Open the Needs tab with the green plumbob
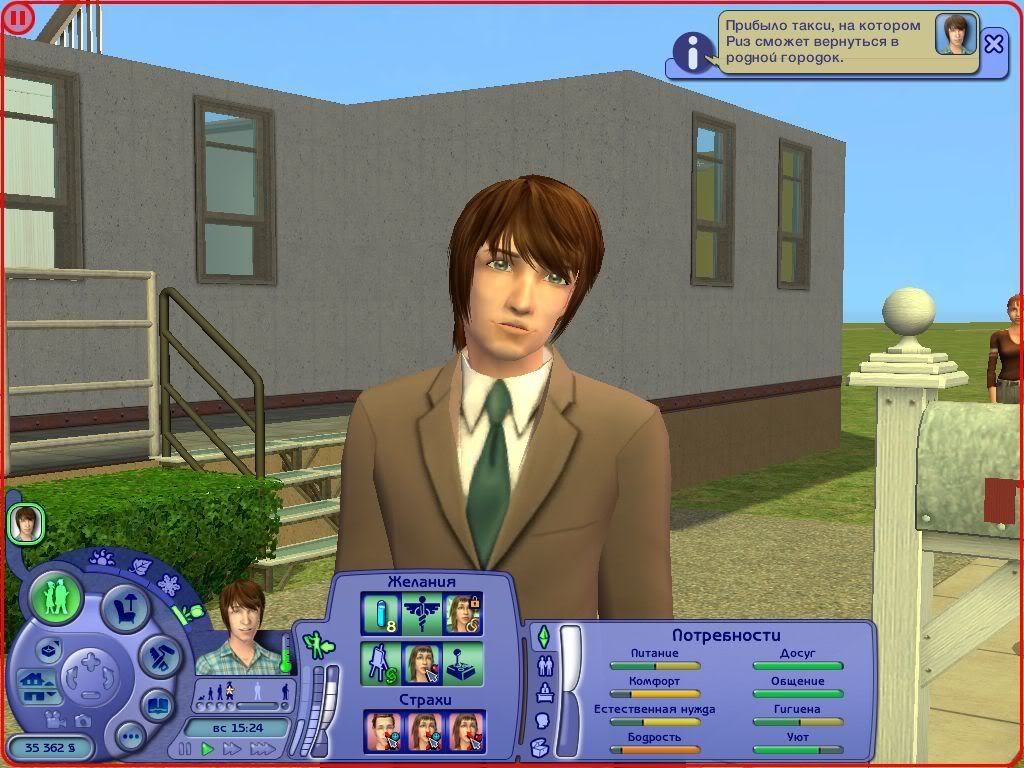Image resolution: width=1024 pixels, height=768 pixels. point(543,636)
